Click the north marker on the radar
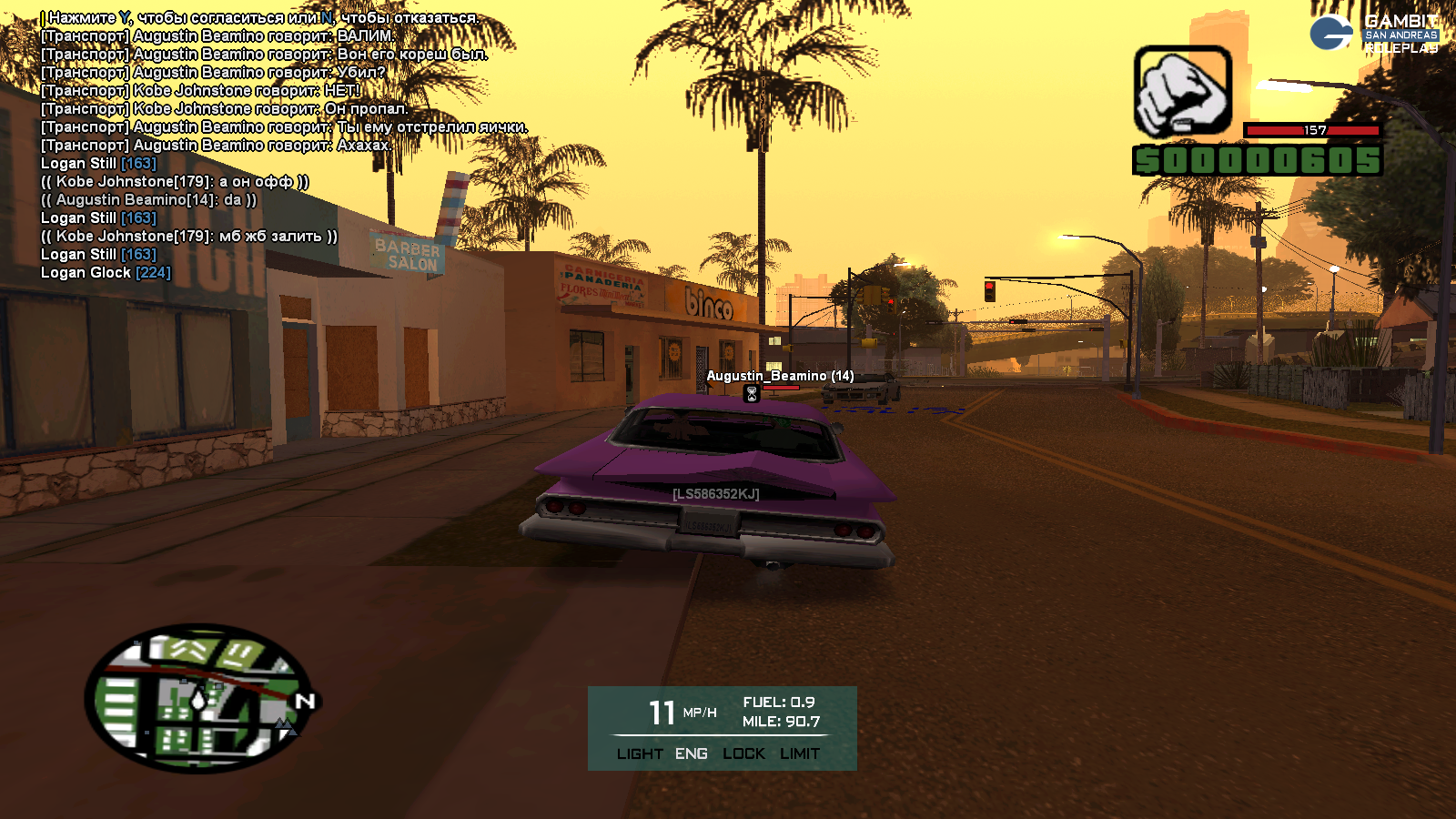Viewport: 1456px width, 819px height. (305, 701)
